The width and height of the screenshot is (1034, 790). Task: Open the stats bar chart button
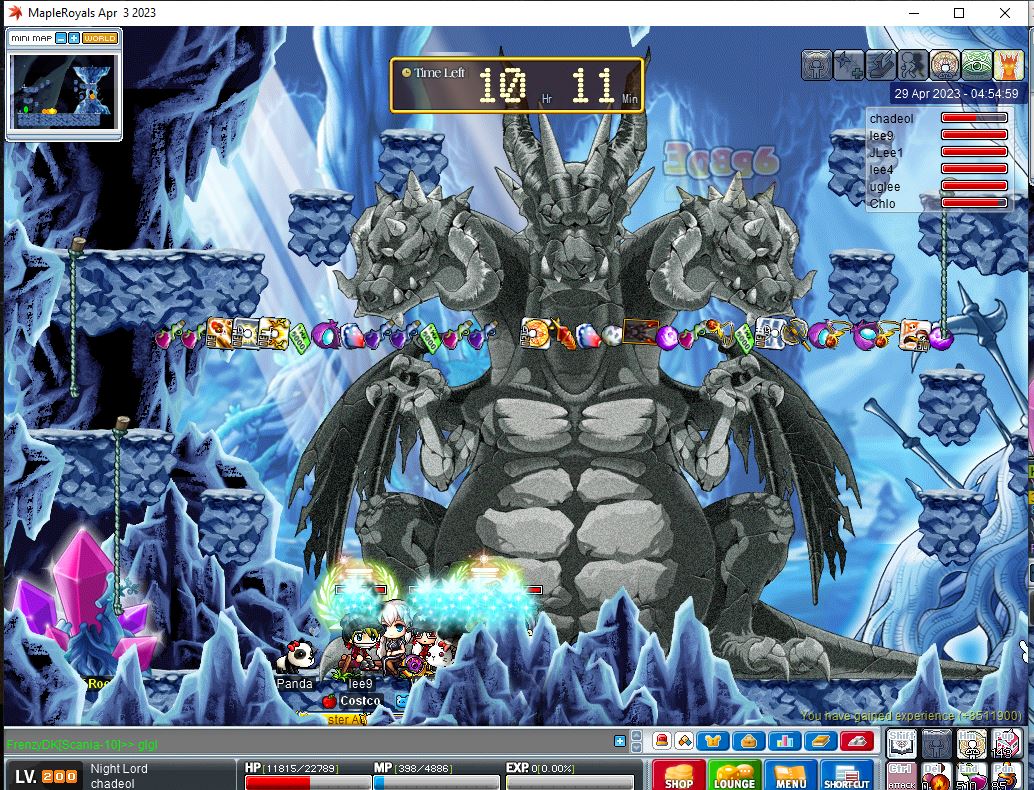[x=784, y=741]
